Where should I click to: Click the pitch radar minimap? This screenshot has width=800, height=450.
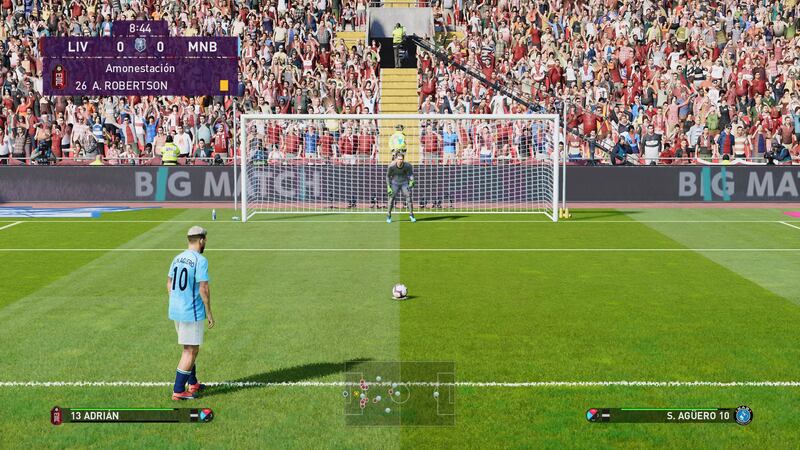pos(399,393)
